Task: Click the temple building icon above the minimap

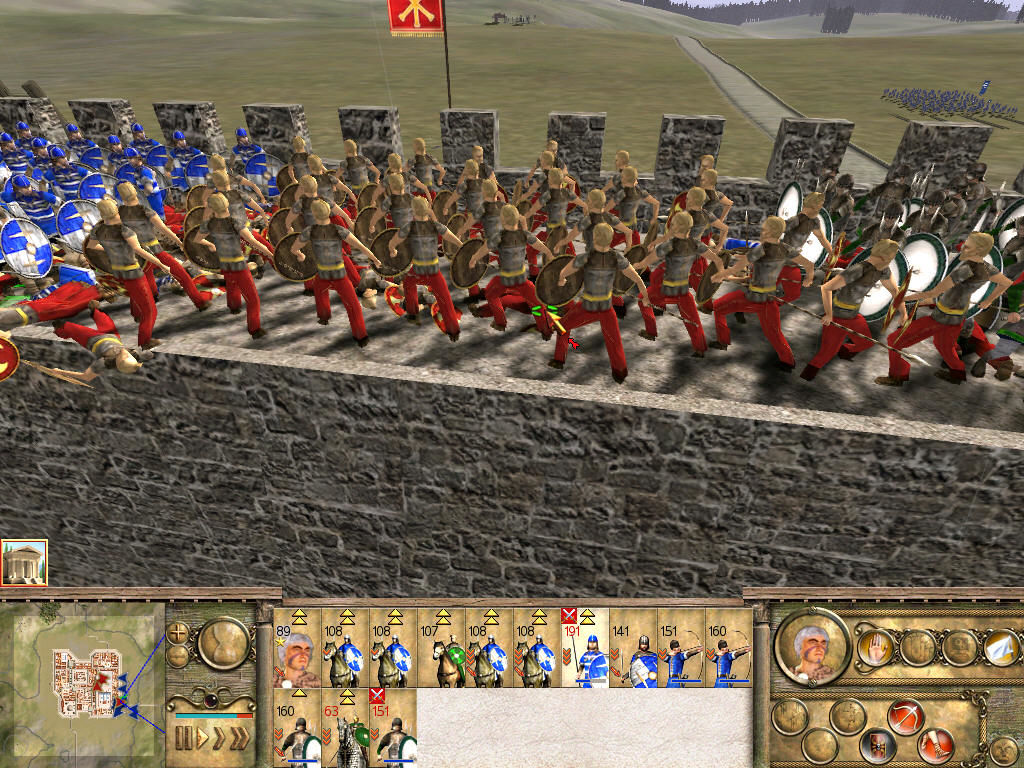Action: point(24,563)
